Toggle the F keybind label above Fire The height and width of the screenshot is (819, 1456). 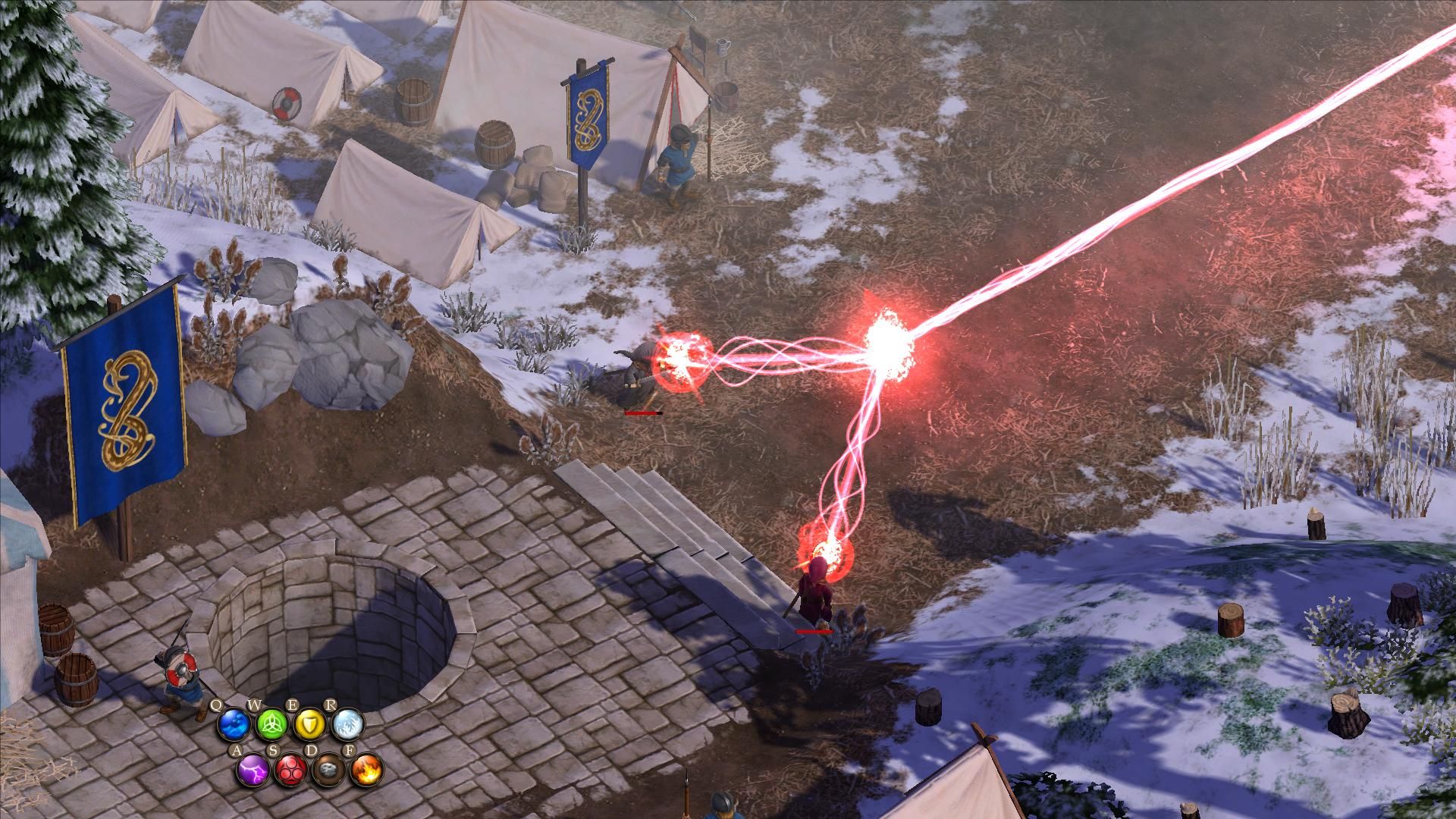pyautogui.click(x=350, y=751)
